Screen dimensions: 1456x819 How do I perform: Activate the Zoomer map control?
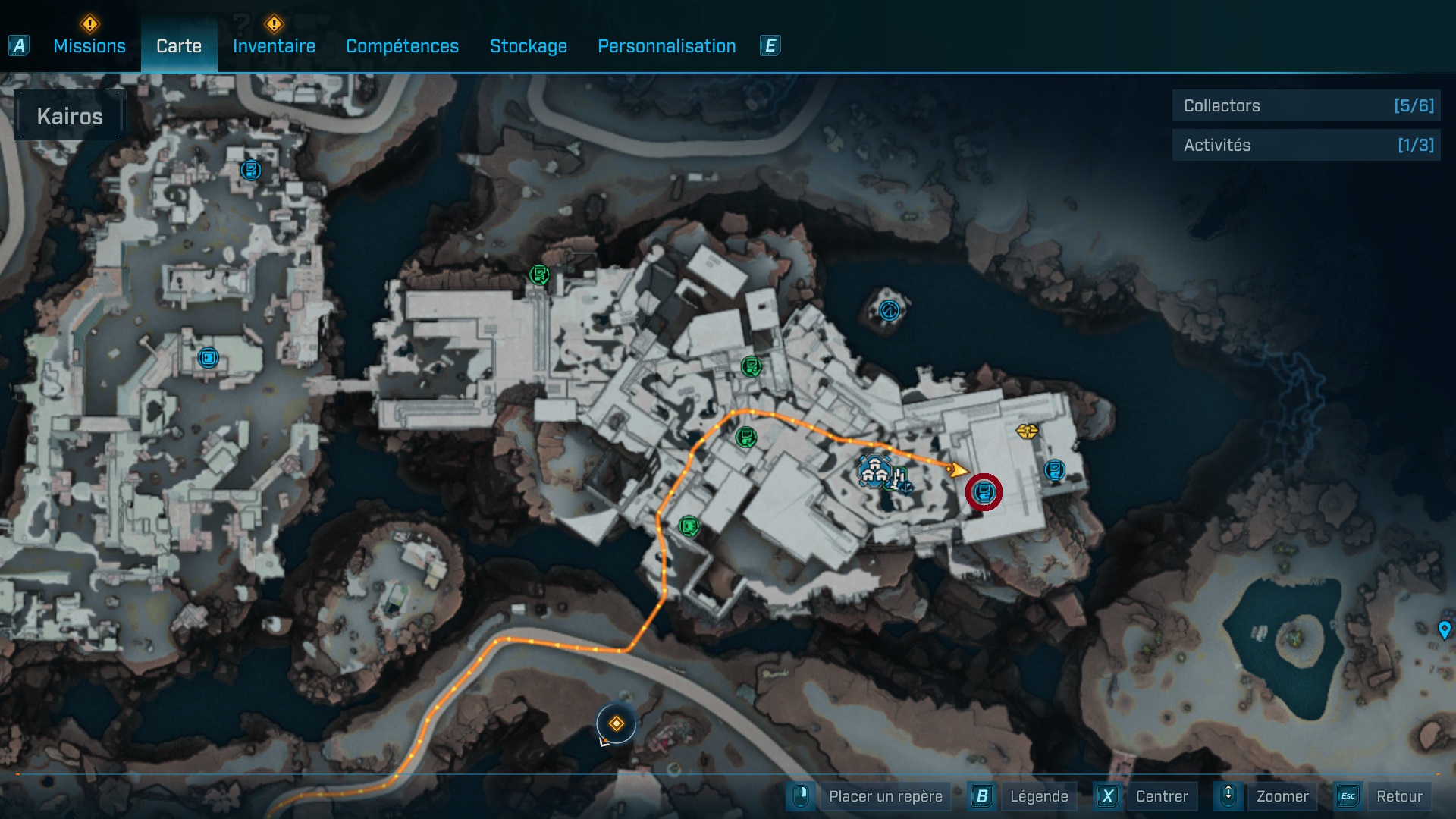1282,796
